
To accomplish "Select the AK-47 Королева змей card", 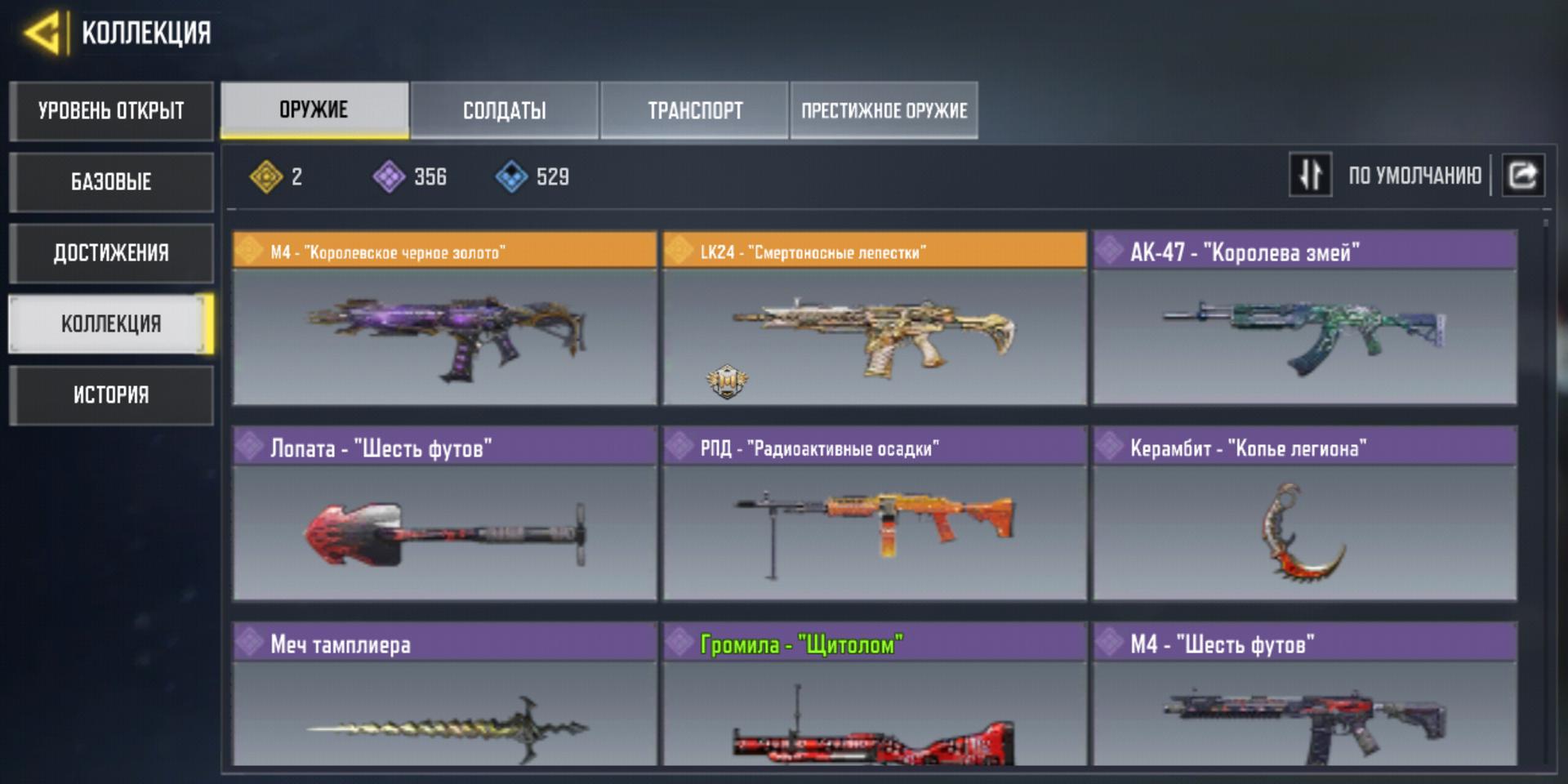I will point(1305,318).
